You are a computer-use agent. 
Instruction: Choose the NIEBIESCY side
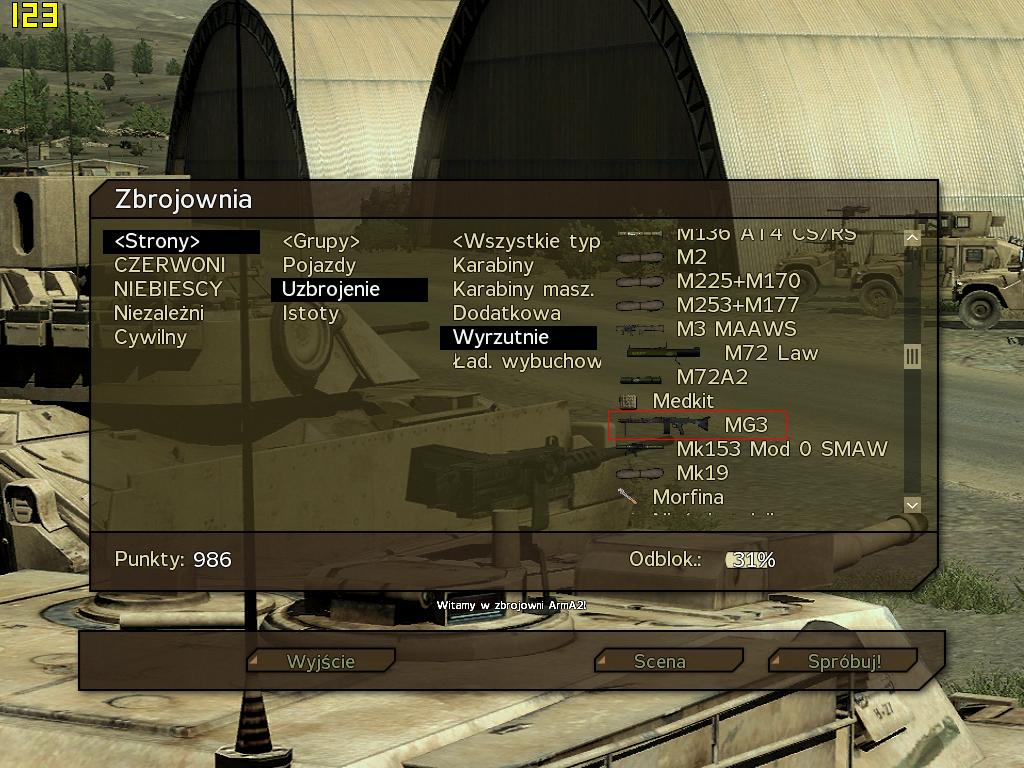click(x=168, y=289)
